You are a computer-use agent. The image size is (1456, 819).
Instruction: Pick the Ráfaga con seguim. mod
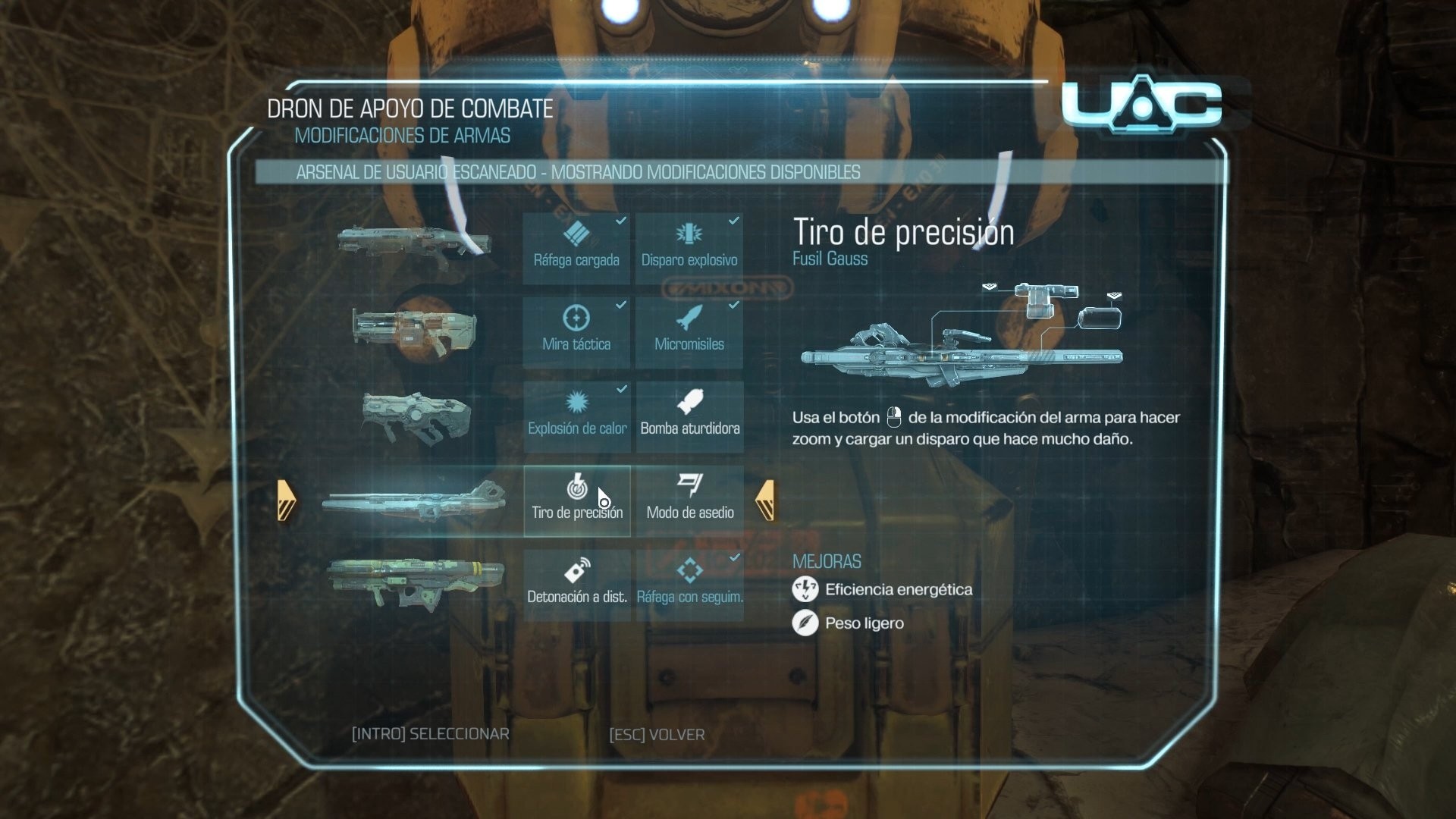689,585
